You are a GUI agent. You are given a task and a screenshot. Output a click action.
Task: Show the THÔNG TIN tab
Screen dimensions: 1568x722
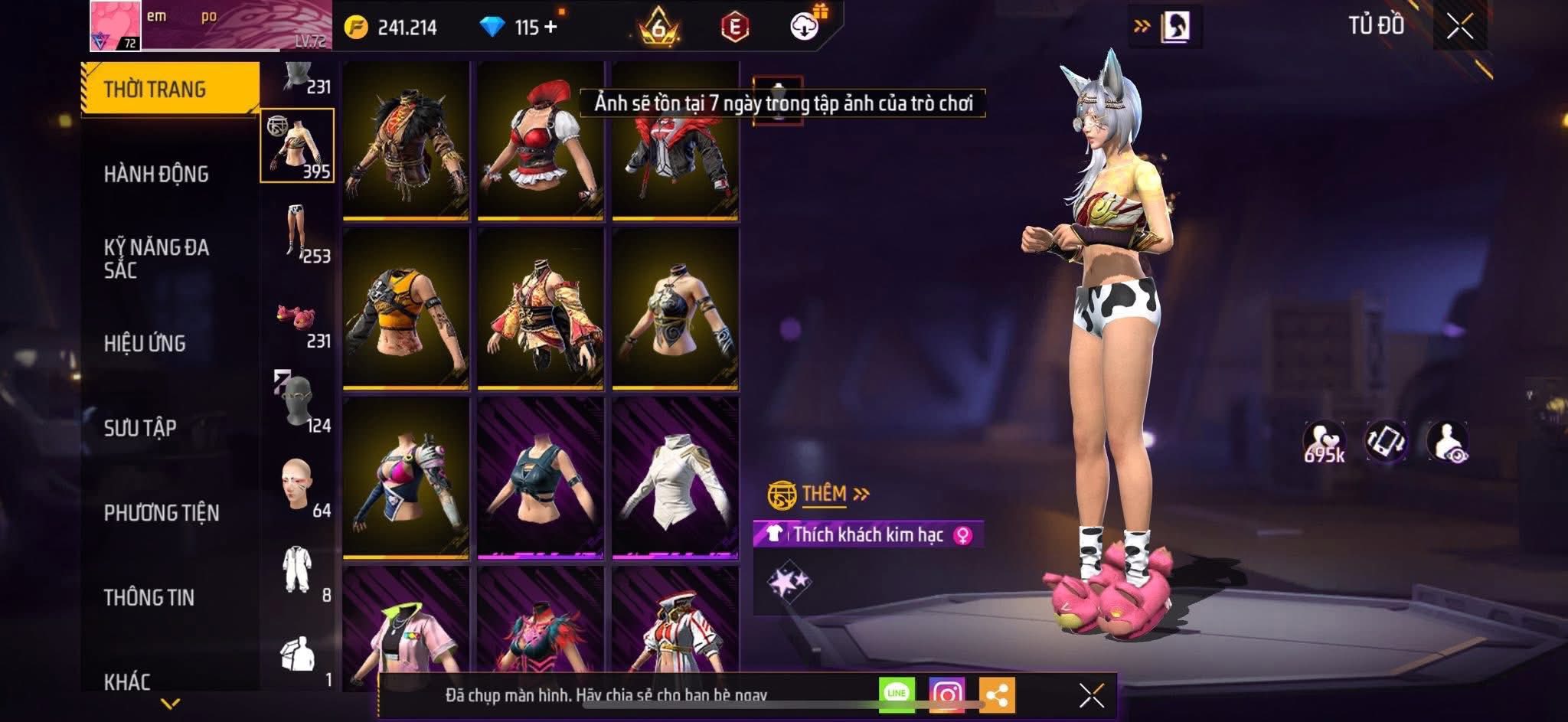(x=149, y=597)
